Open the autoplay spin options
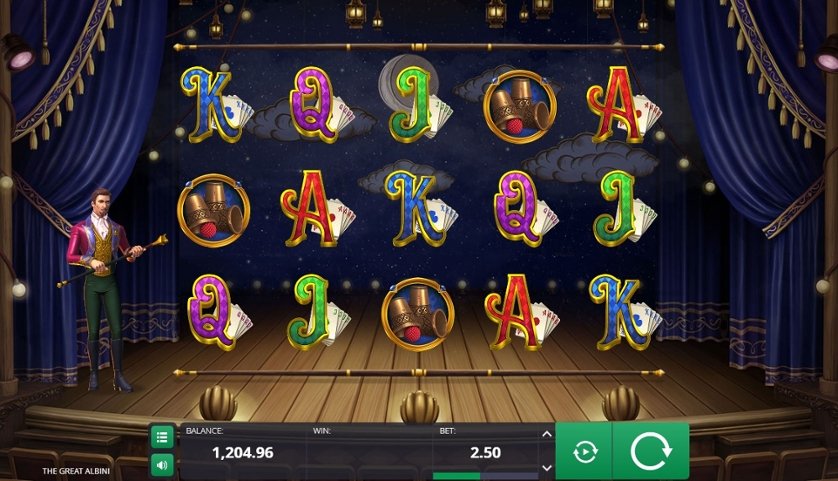The image size is (838, 481). click(x=584, y=452)
